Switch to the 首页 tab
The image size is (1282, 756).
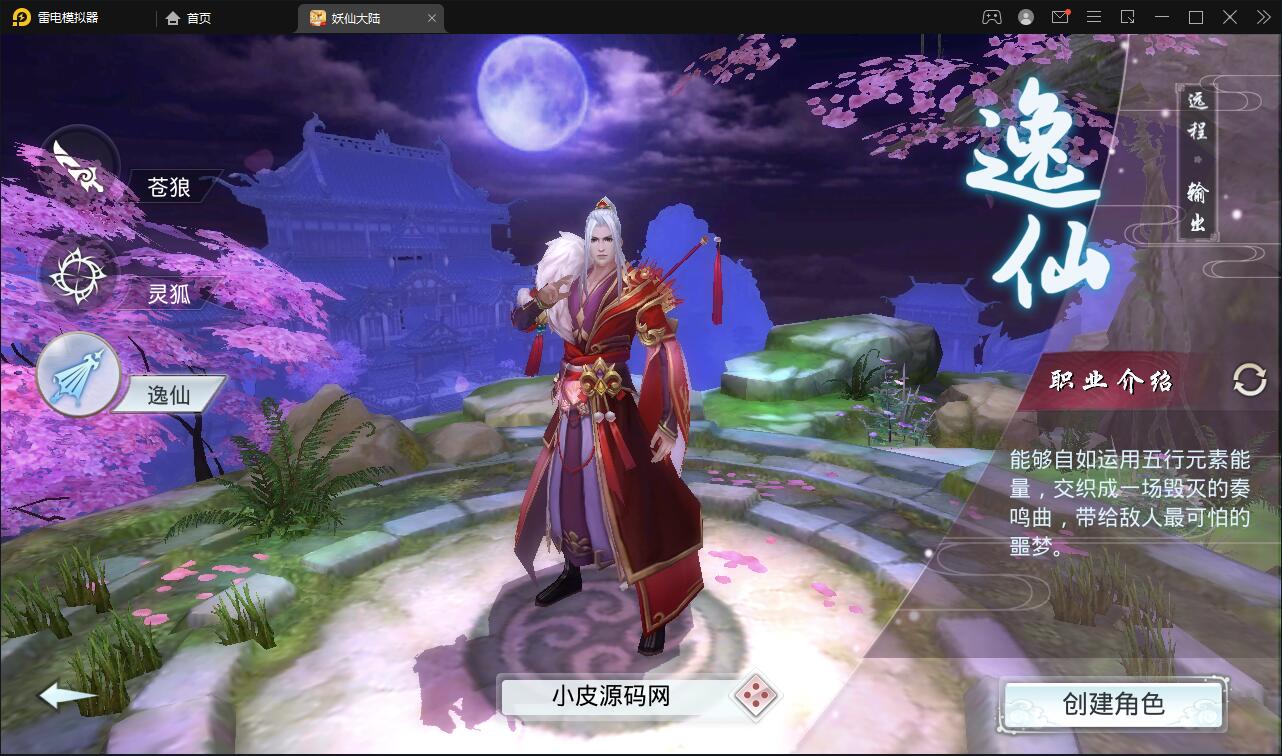[189, 17]
